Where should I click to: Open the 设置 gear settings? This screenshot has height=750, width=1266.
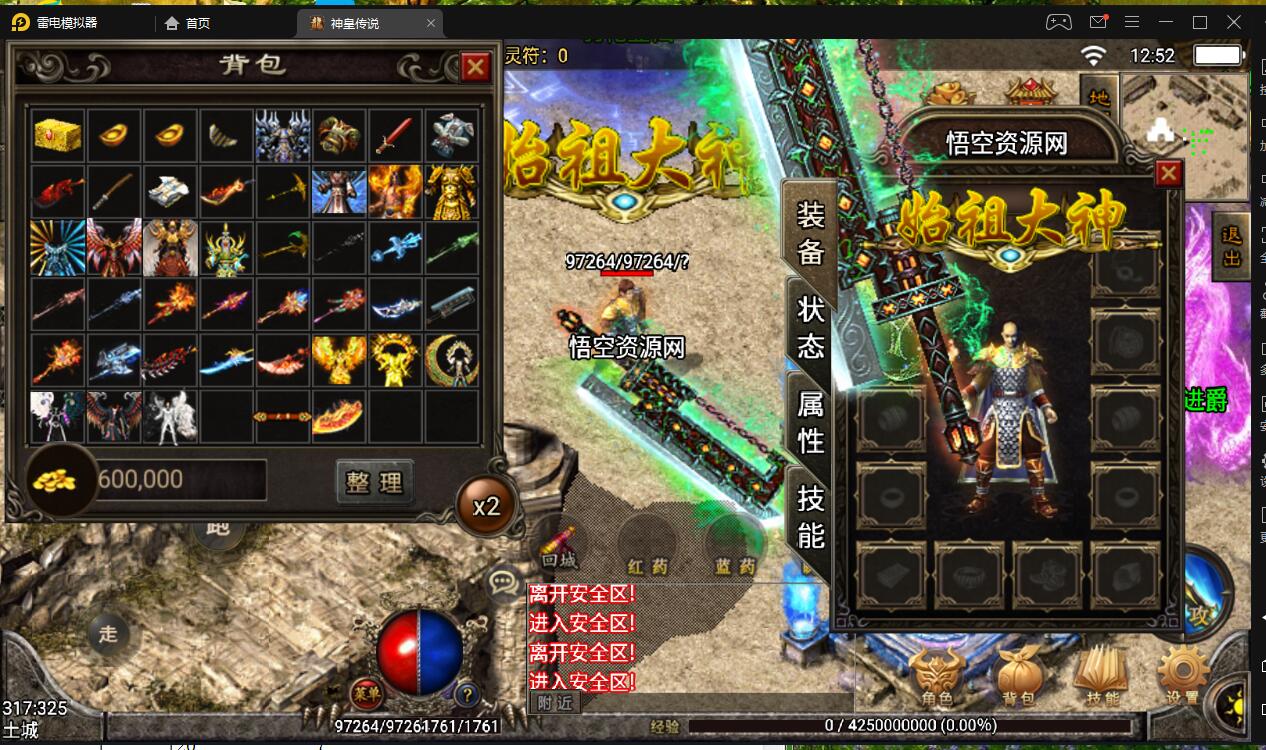[1183, 677]
